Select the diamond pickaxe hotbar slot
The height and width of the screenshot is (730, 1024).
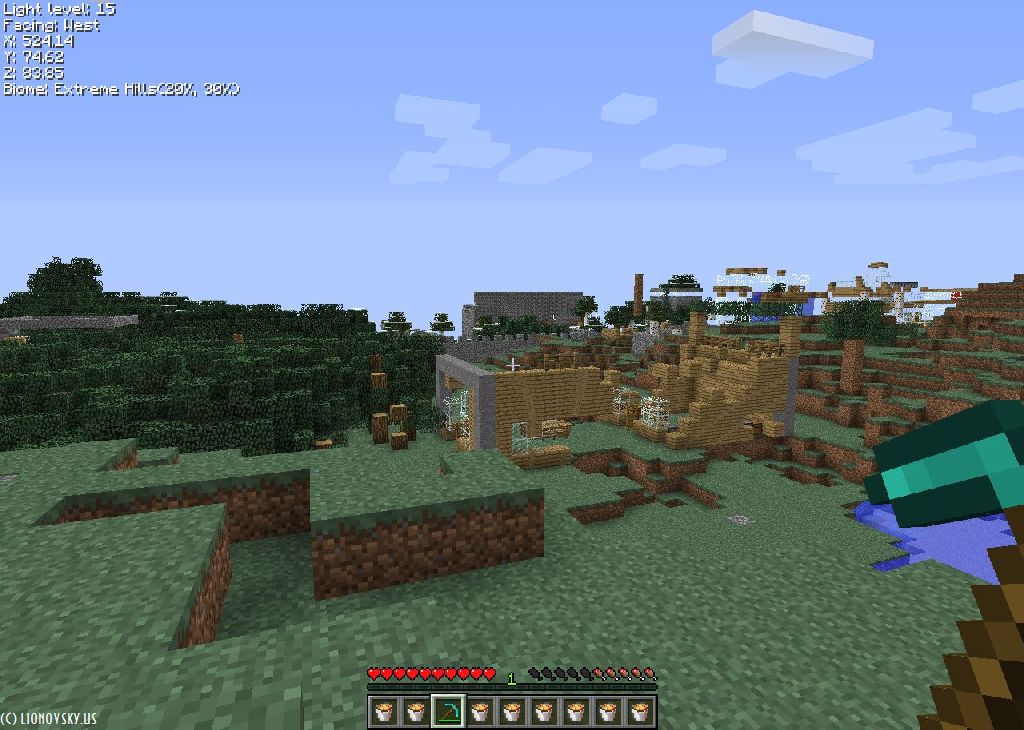click(x=448, y=711)
